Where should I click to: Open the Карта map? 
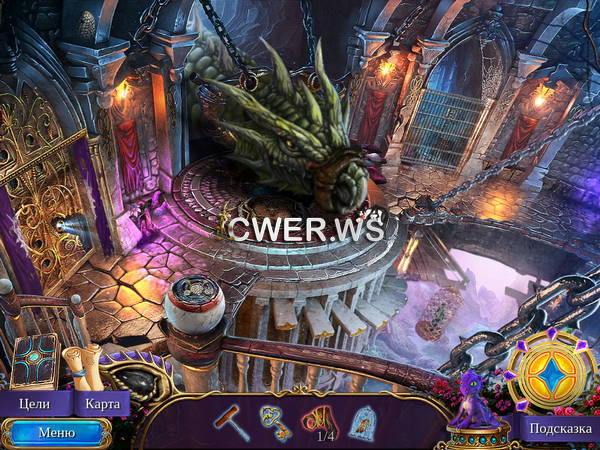click(x=102, y=404)
